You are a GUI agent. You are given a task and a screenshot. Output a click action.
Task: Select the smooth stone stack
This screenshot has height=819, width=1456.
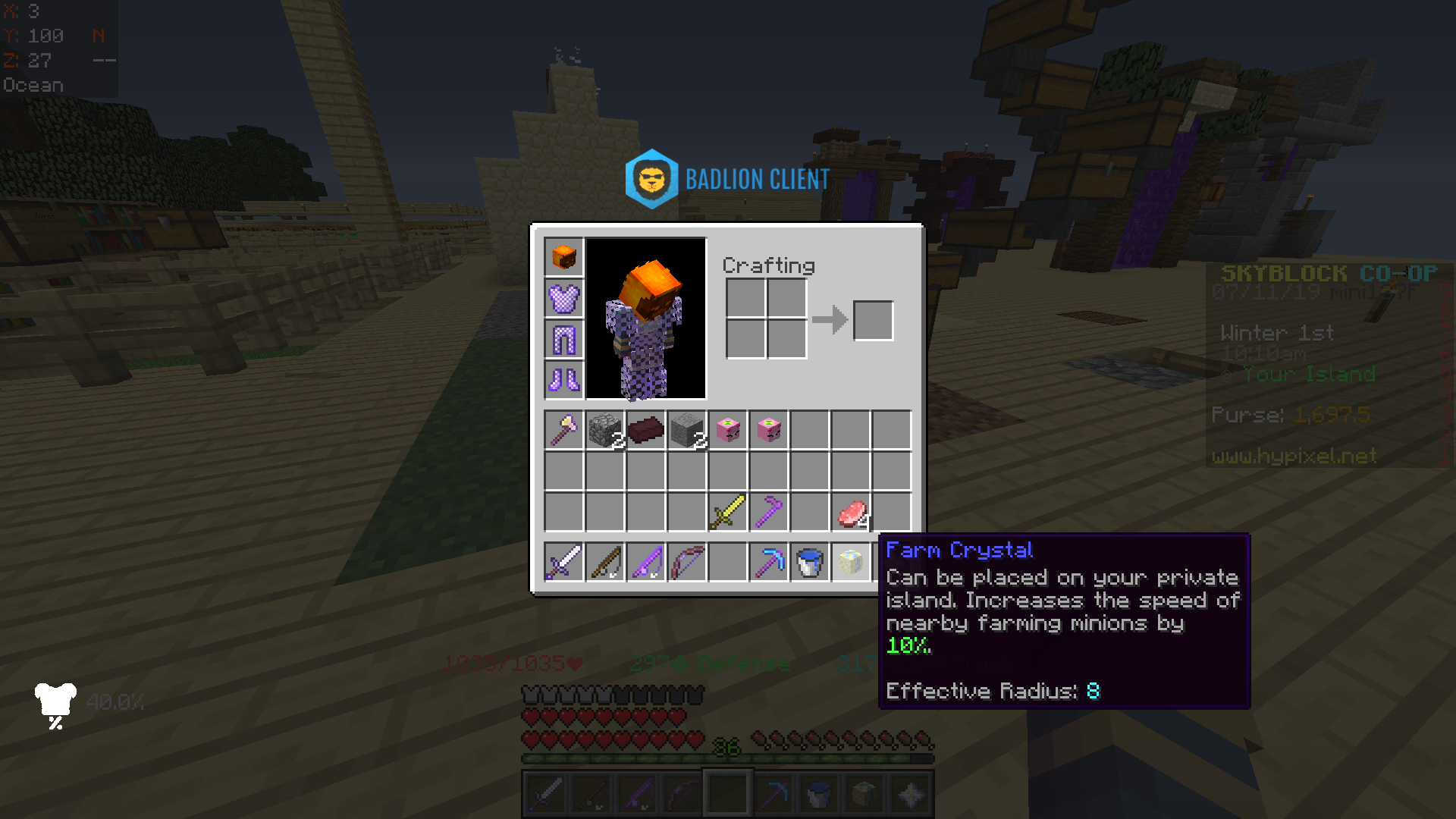686,431
